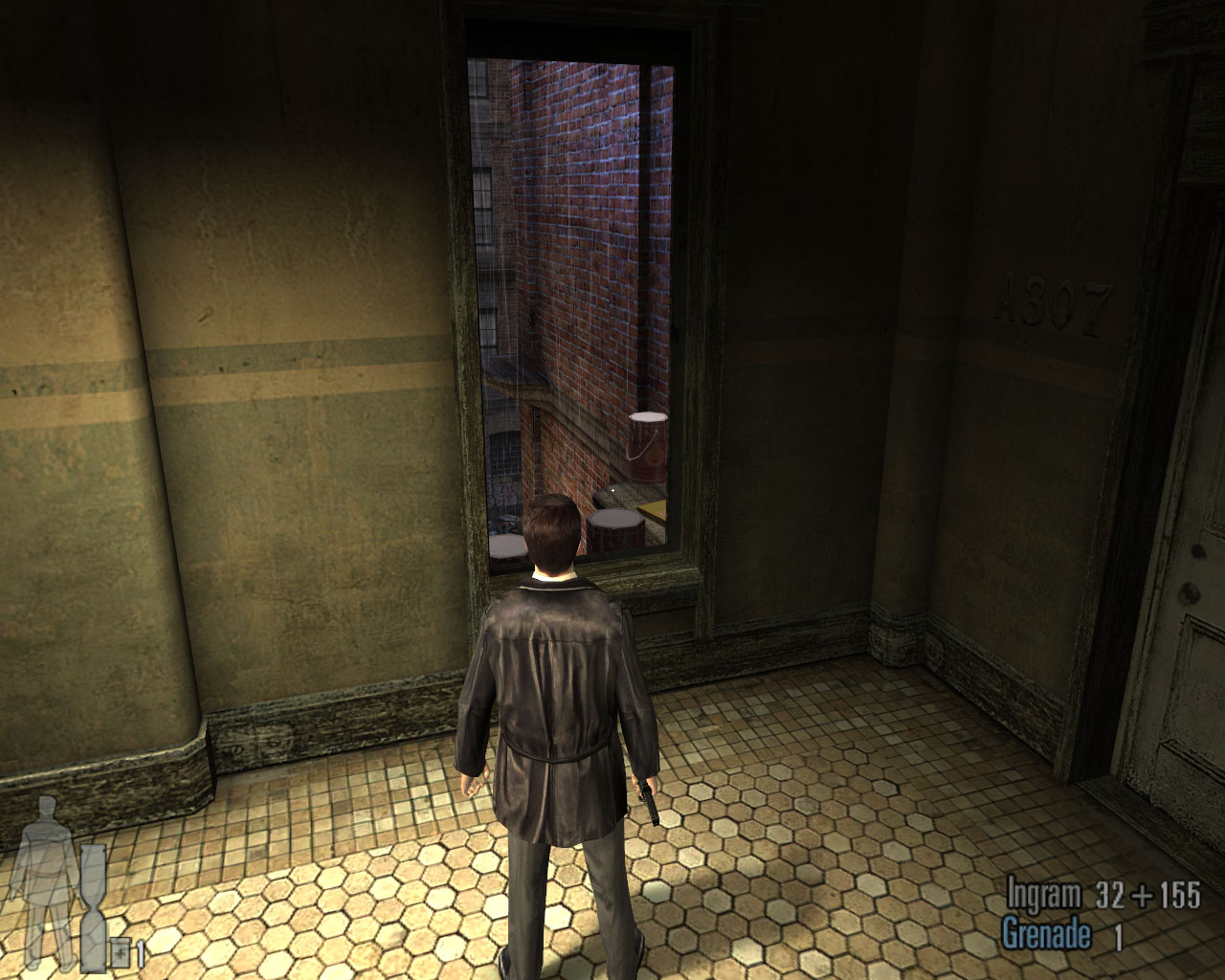Select the Grenade weapon label

(1046, 934)
